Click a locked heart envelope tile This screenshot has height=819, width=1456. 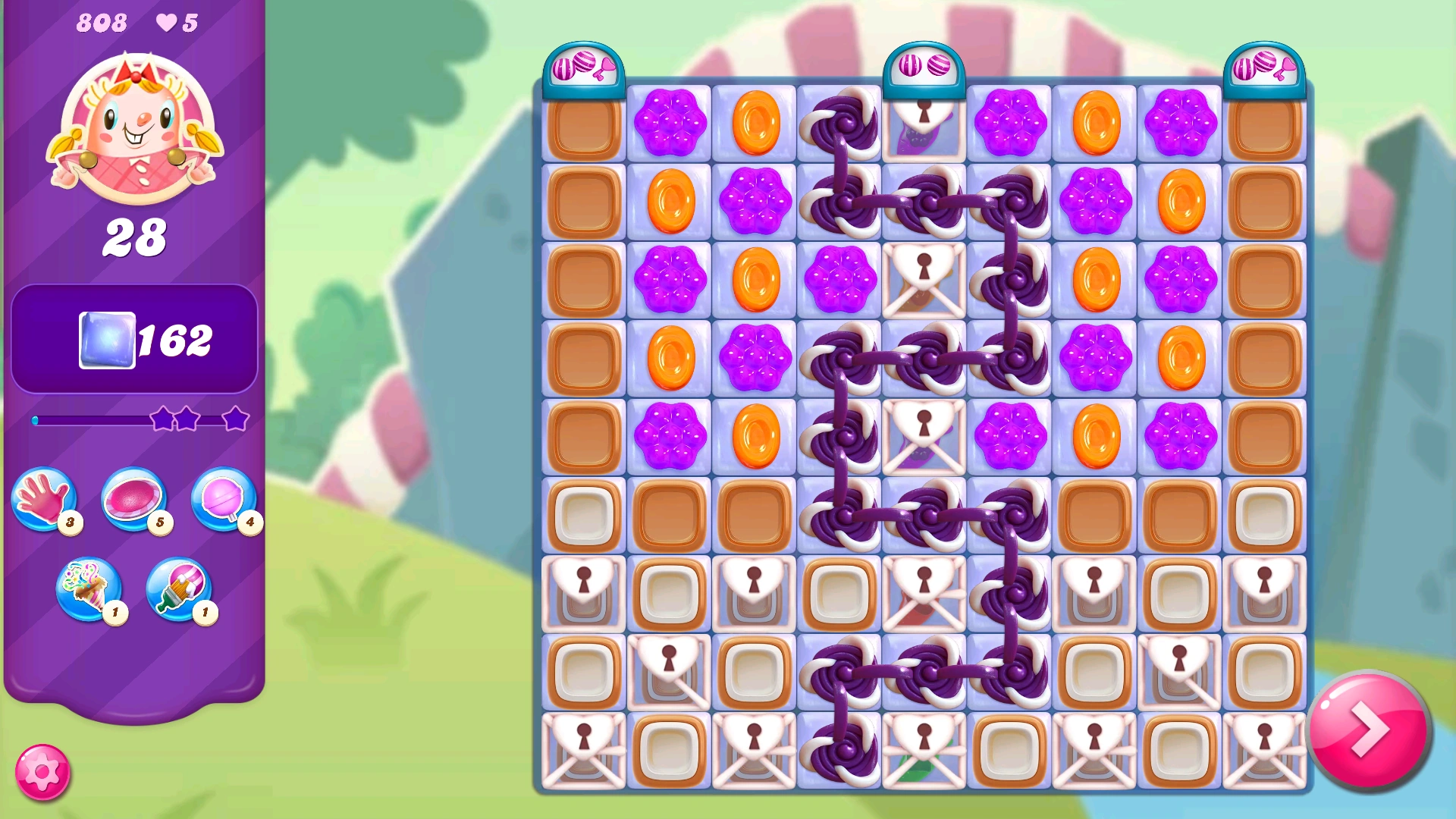[x=925, y=279]
